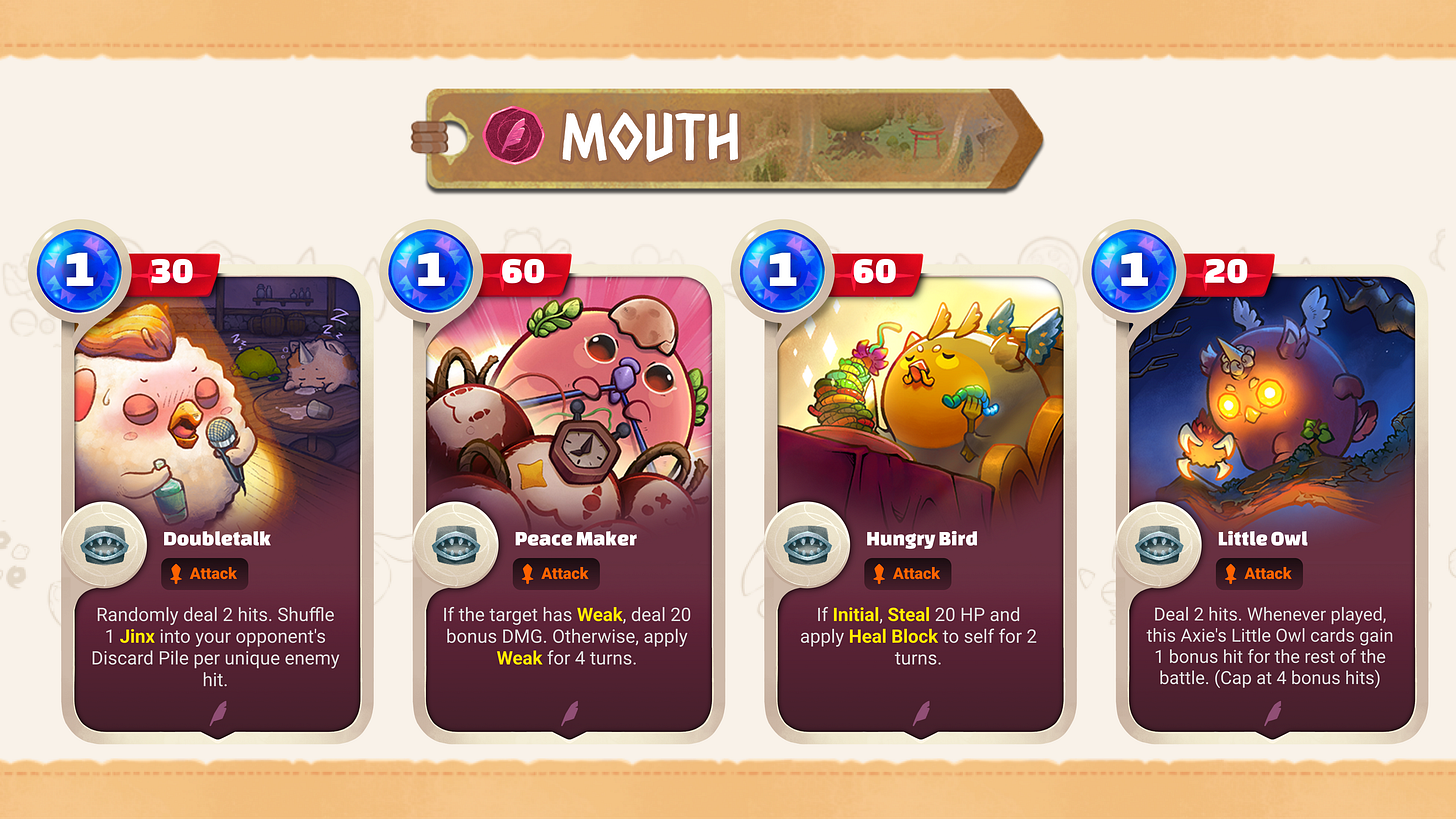The width and height of the screenshot is (1456, 819).
Task: Click the Doubletalk card title
Action: (x=217, y=538)
